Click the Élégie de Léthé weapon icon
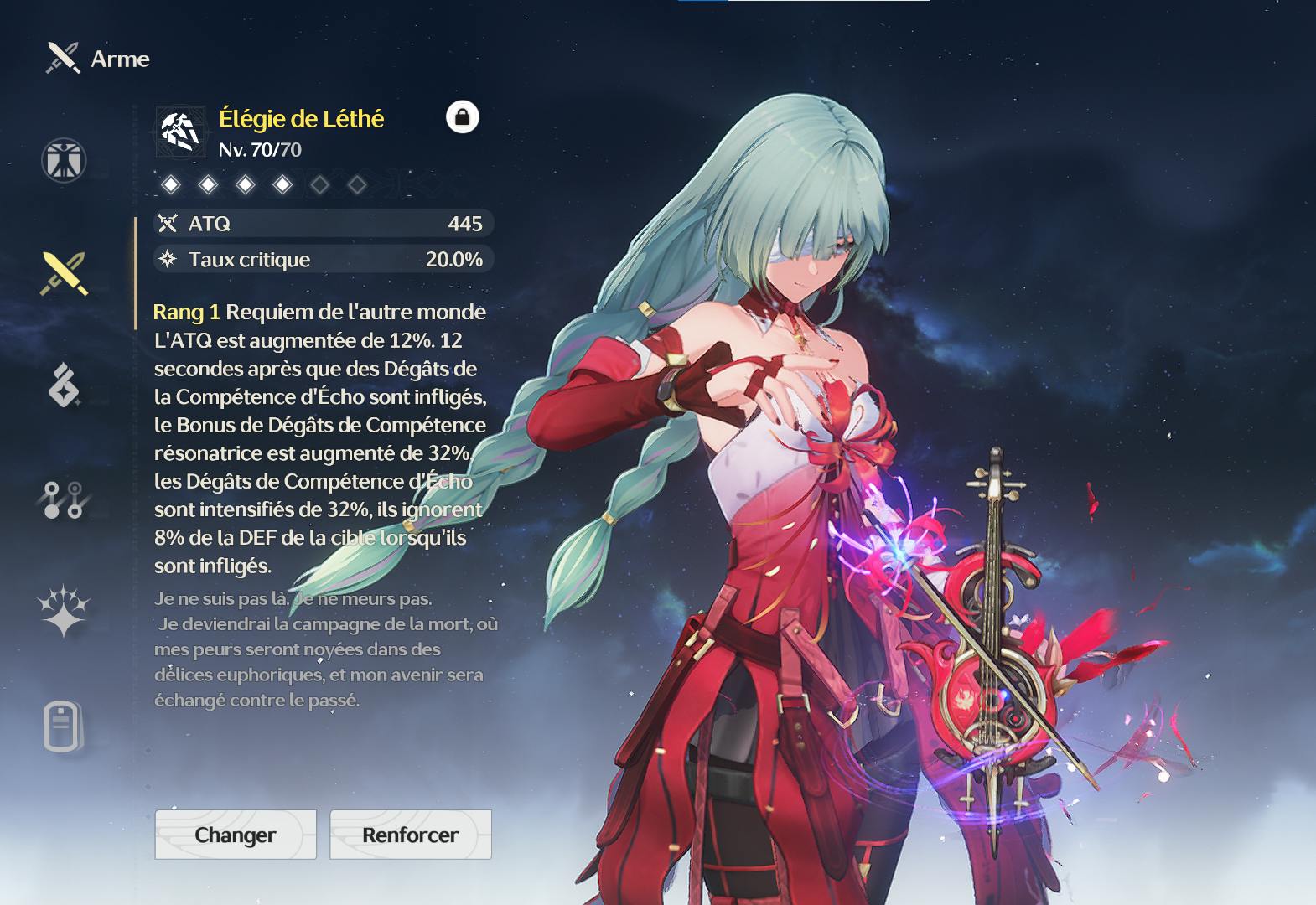Viewport: 1316px width, 905px height. coord(180,132)
